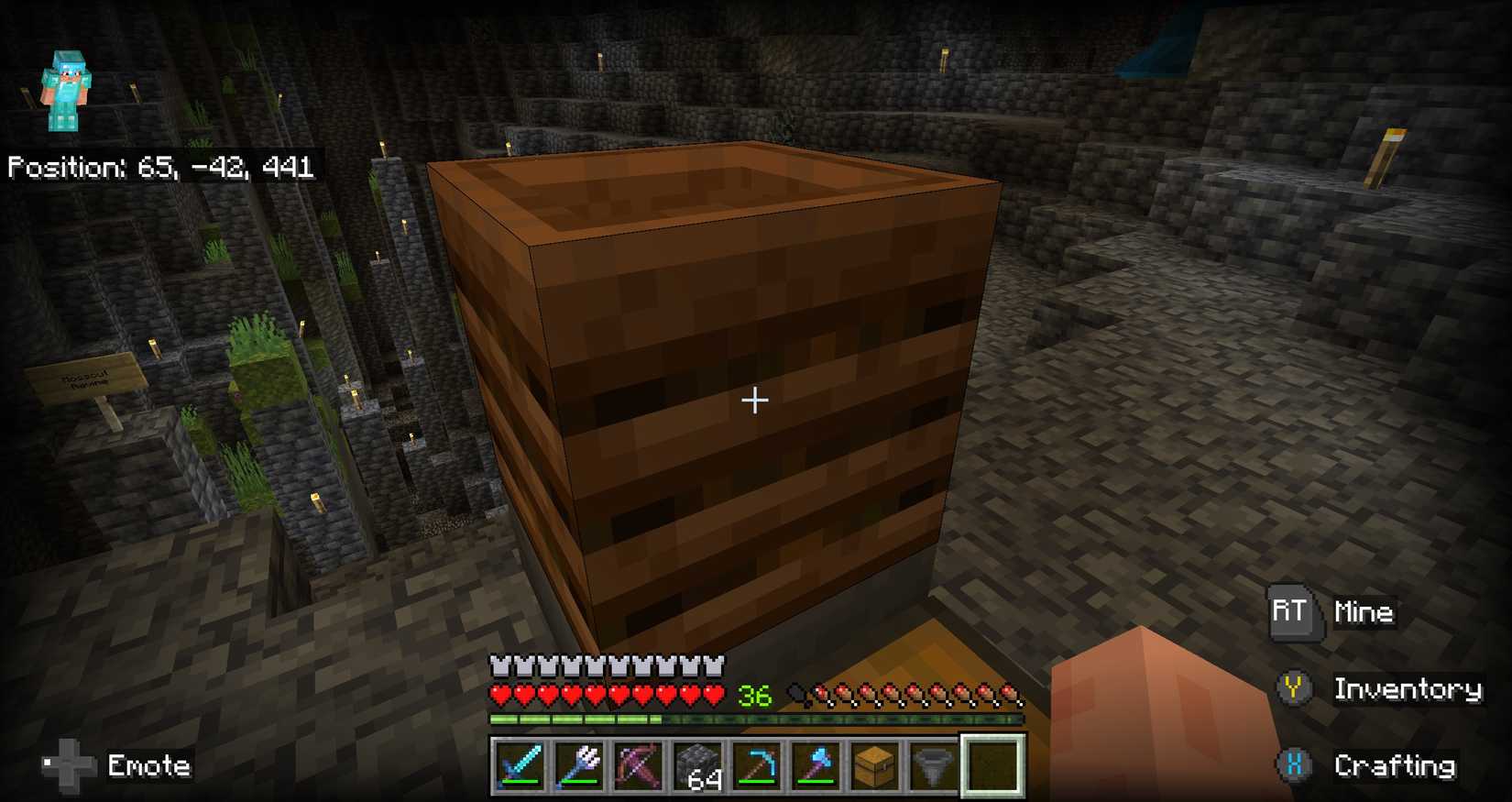Select the empty highlighted hotbar slot
Image resolution: width=1512 pixels, height=802 pixels.
991,765
